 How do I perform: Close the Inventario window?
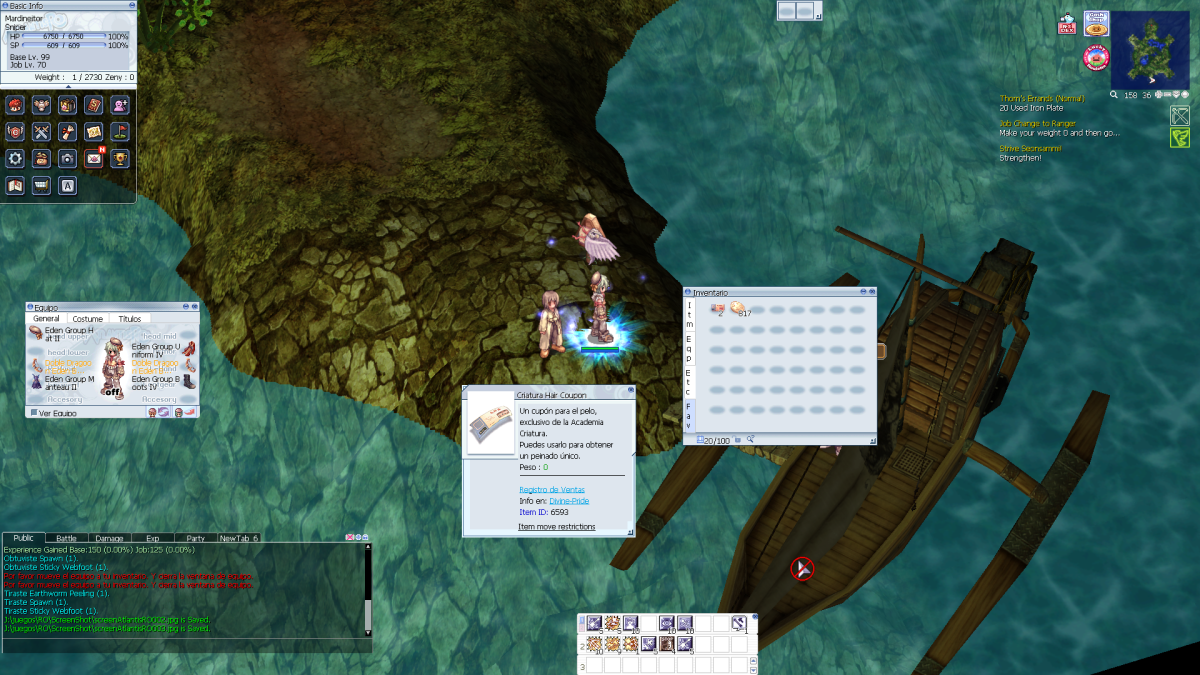pyautogui.click(x=872, y=292)
